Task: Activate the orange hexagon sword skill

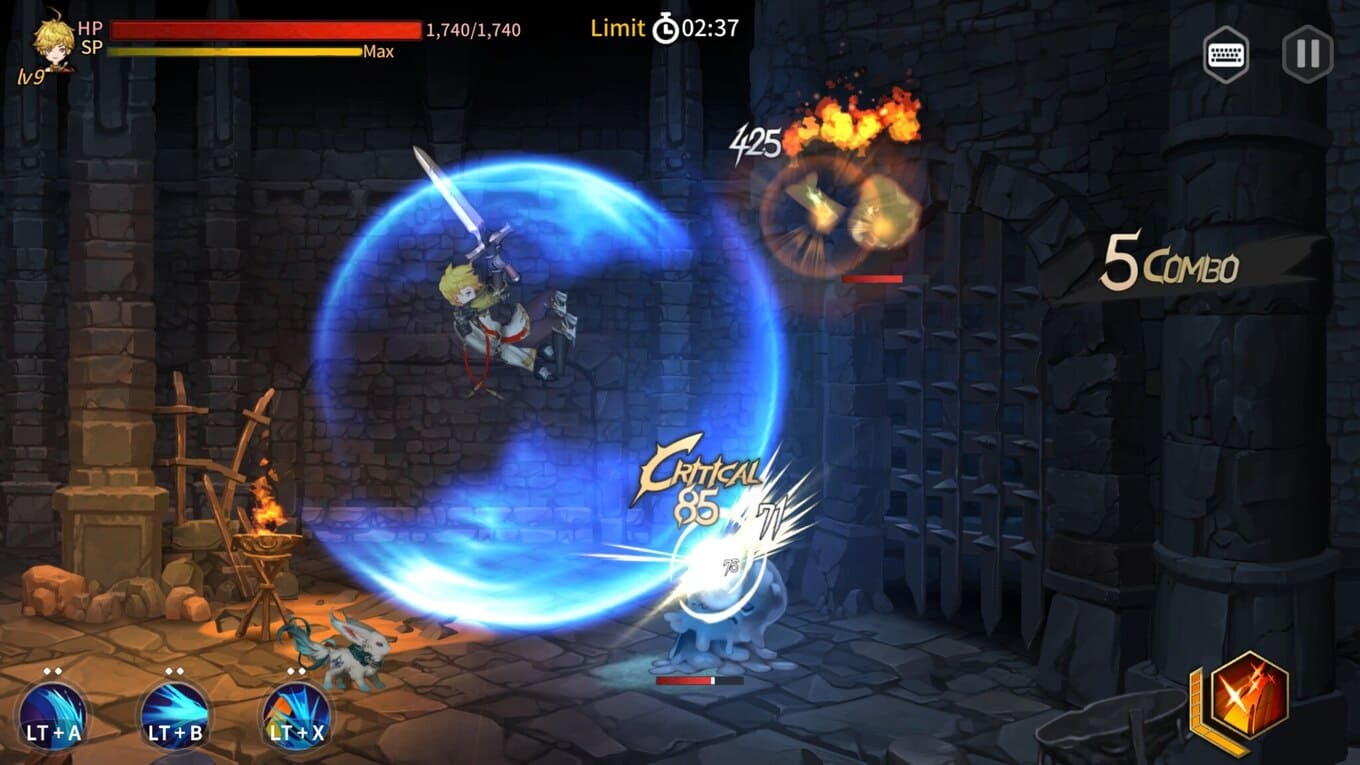Action: coord(1249,695)
